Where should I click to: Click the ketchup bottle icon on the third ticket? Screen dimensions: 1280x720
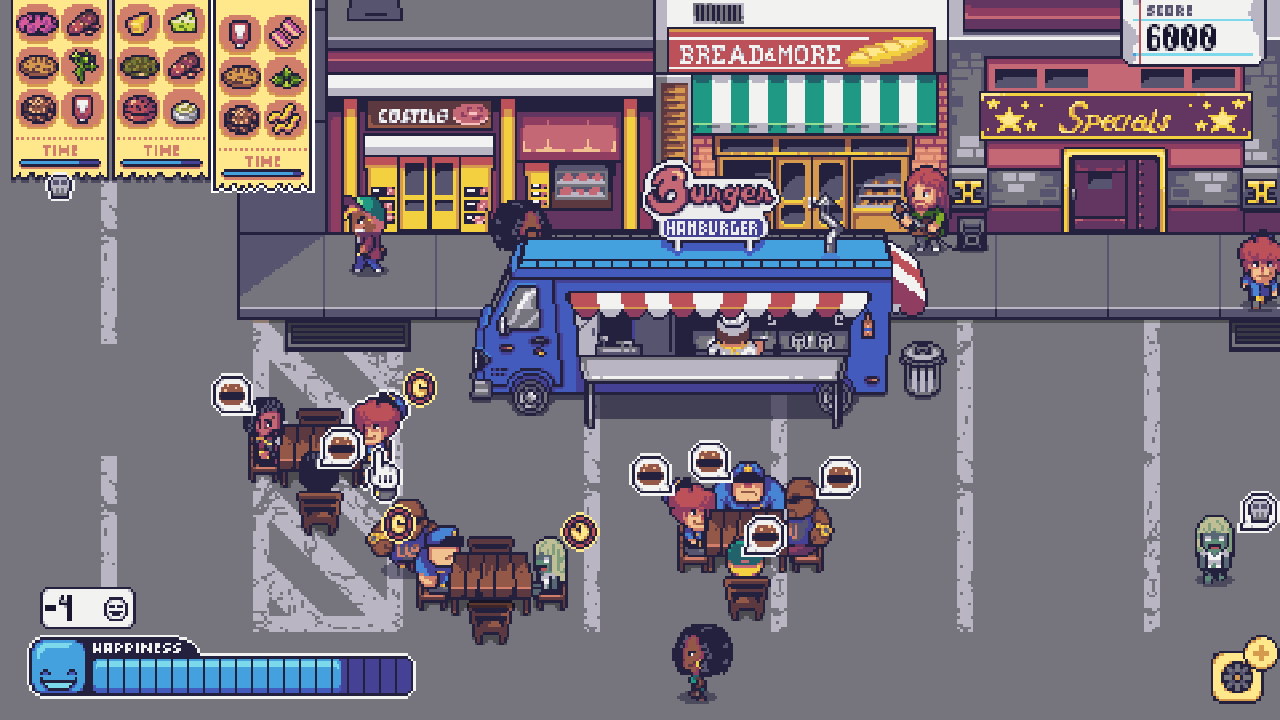pyautogui.click(x=239, y=33)
